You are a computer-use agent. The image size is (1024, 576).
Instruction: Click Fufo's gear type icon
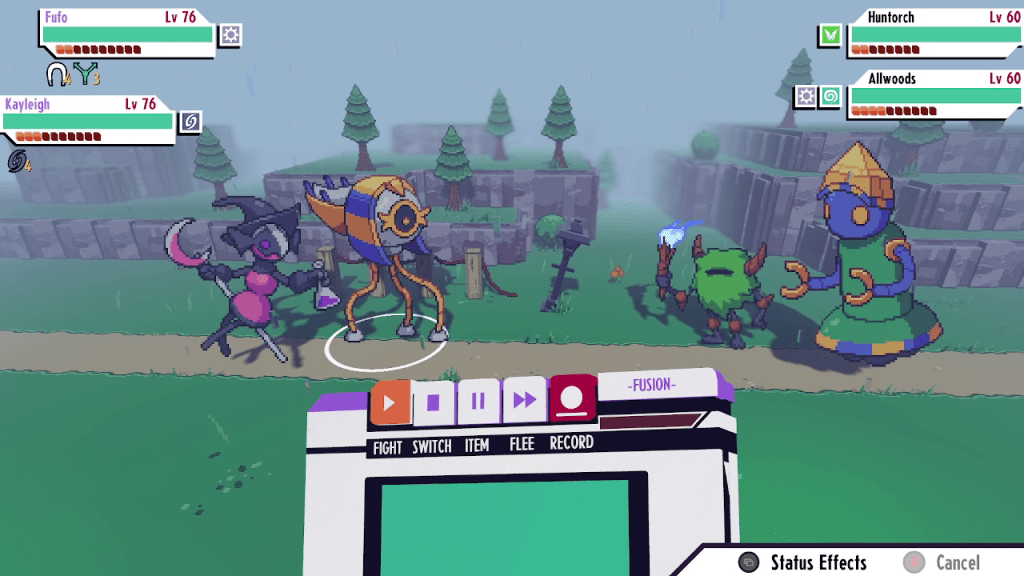point(231,35)
